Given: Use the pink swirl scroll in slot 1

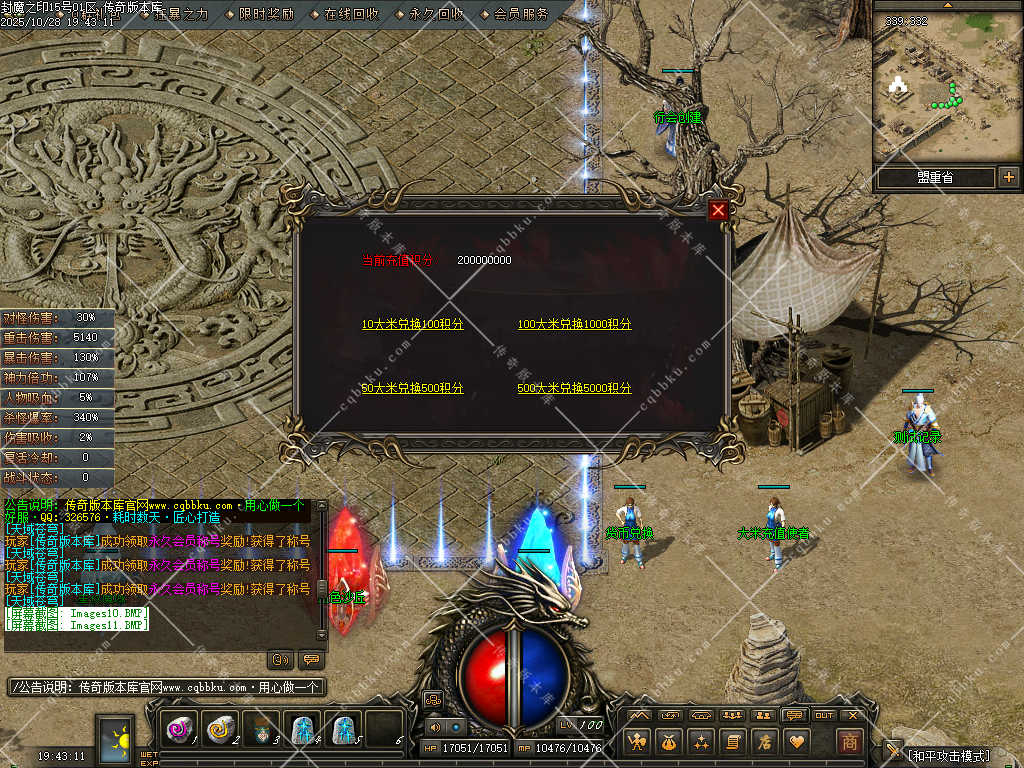Looking at the screenshot, I should tap(180, 730).
